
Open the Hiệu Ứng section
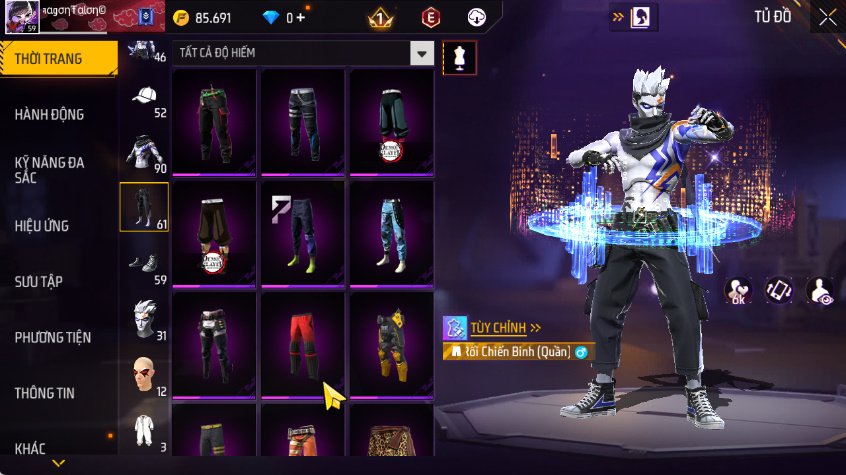point(42,226)
